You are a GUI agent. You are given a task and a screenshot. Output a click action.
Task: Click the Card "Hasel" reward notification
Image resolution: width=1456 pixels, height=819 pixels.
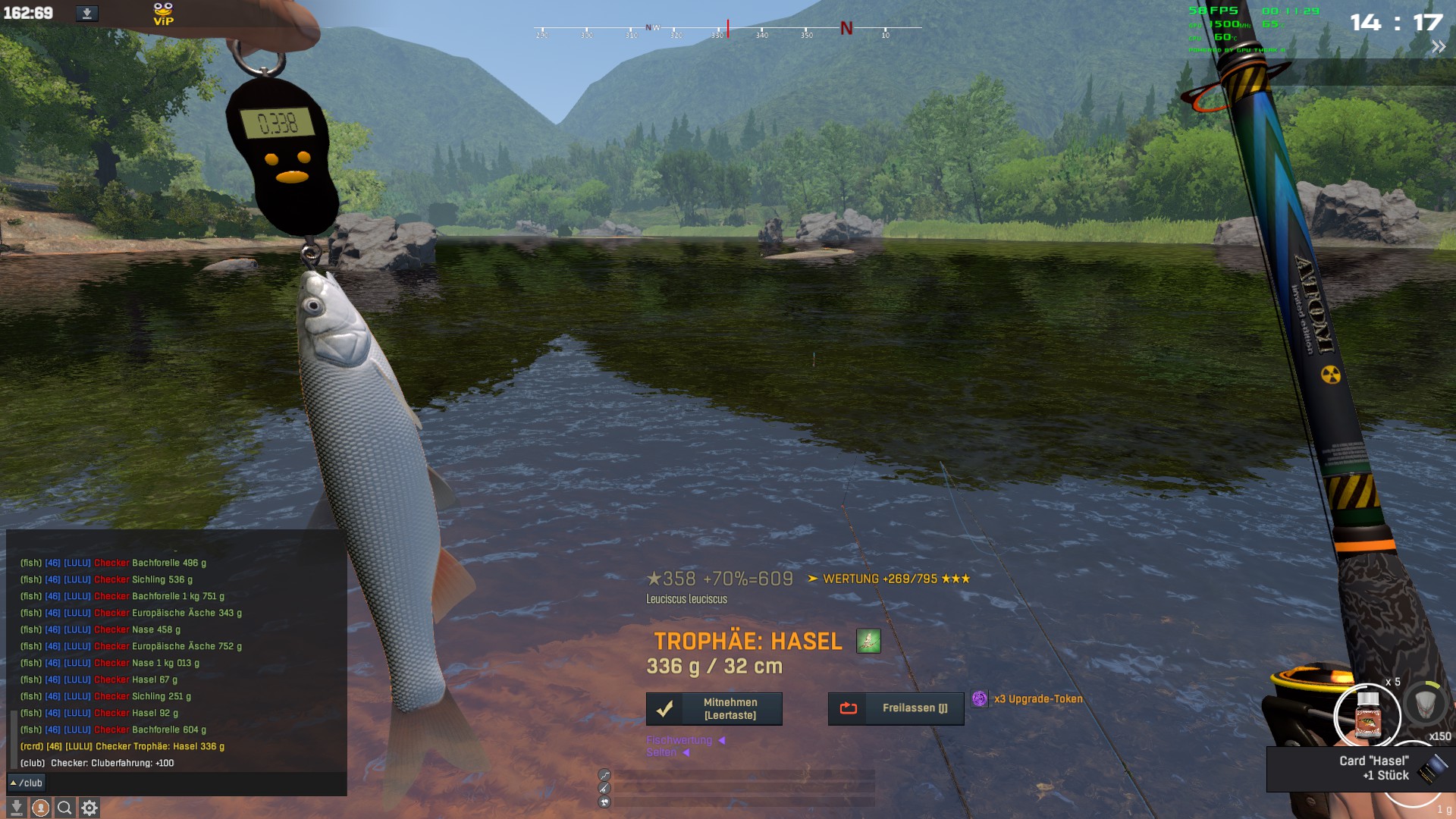1360,768
